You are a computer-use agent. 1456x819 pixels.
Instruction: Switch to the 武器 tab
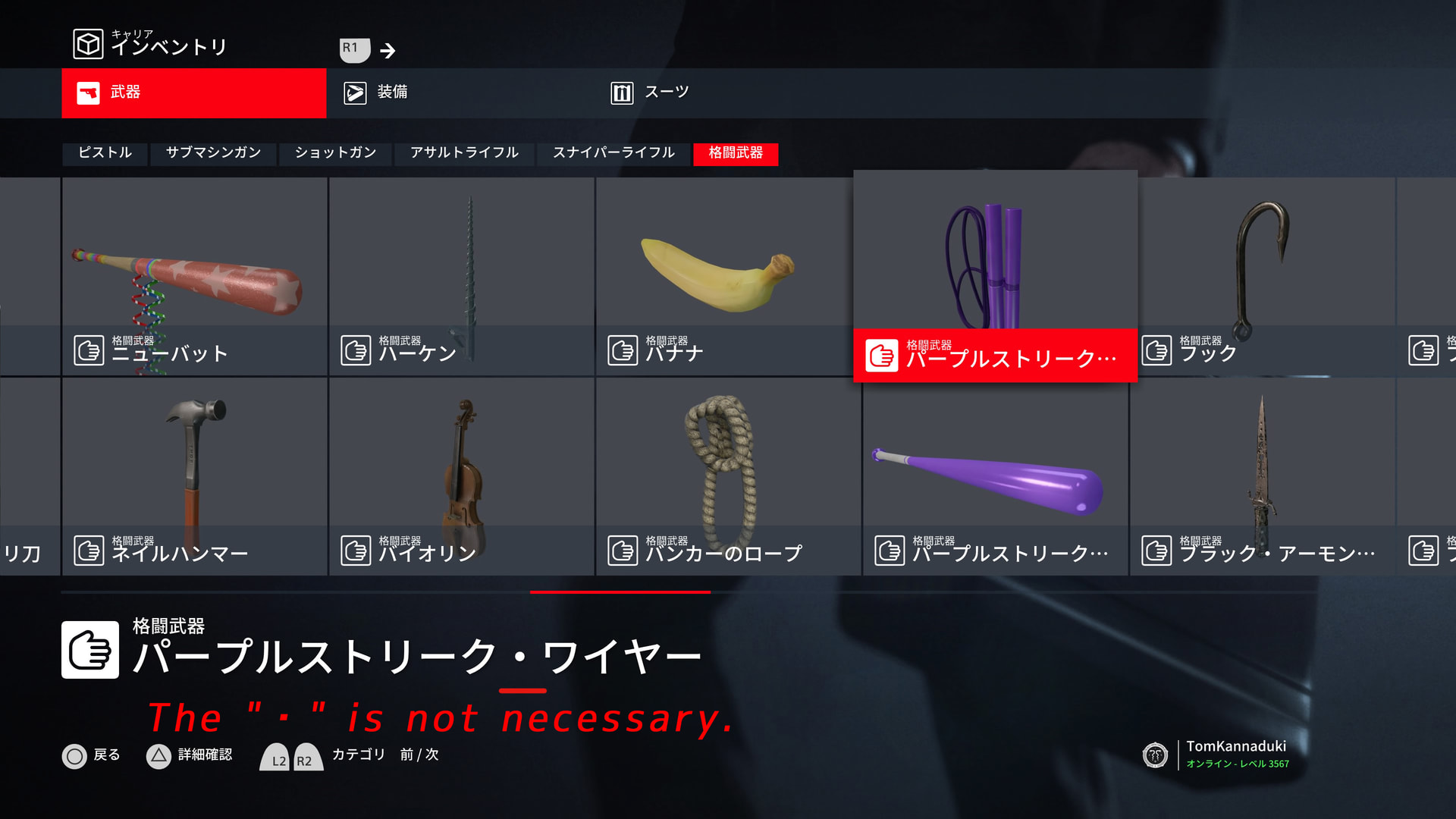193,93
